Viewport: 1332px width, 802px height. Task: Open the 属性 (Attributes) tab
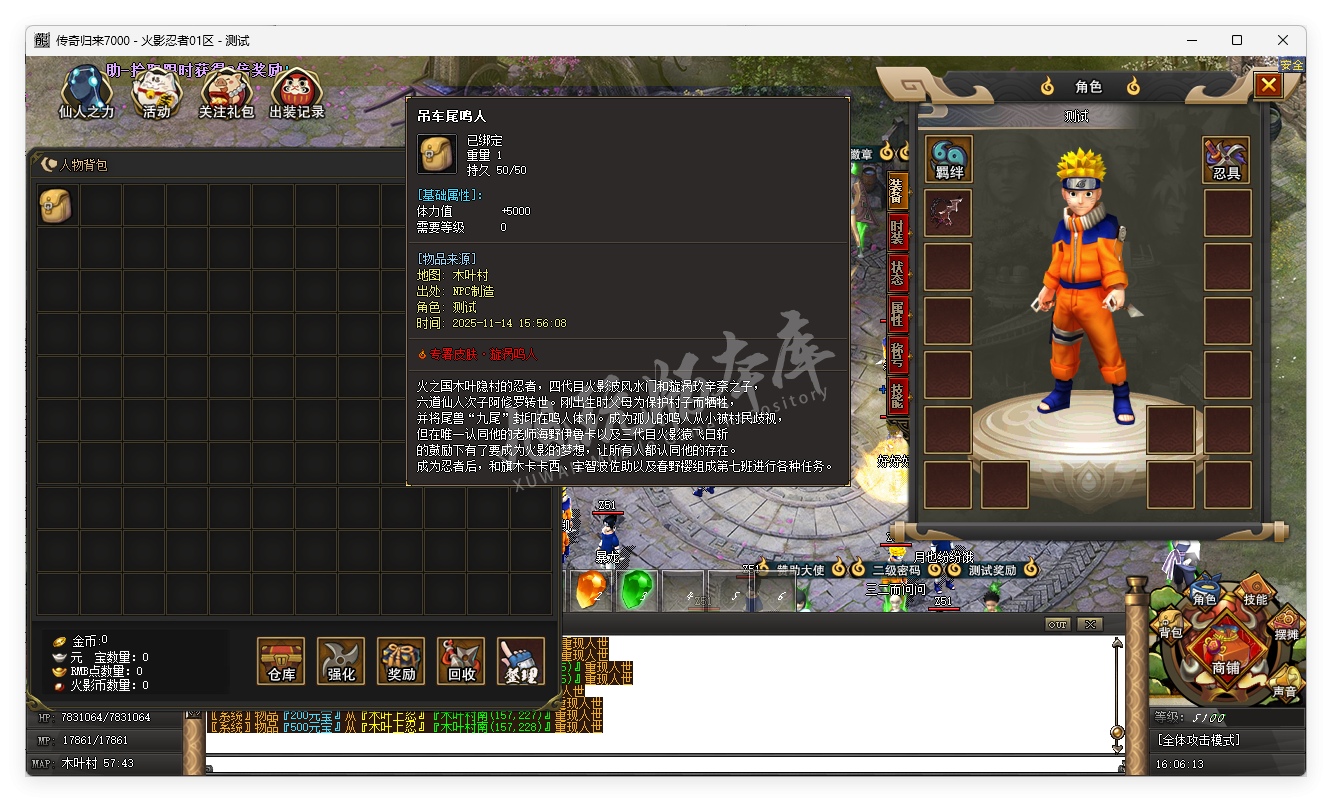[x=896, y=315]
